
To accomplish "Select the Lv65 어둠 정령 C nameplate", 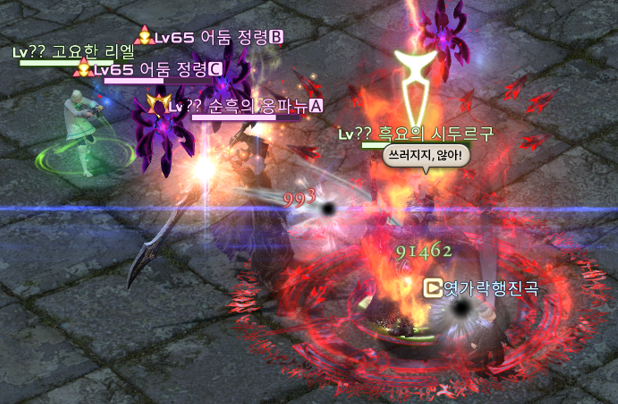I will 156,69.
